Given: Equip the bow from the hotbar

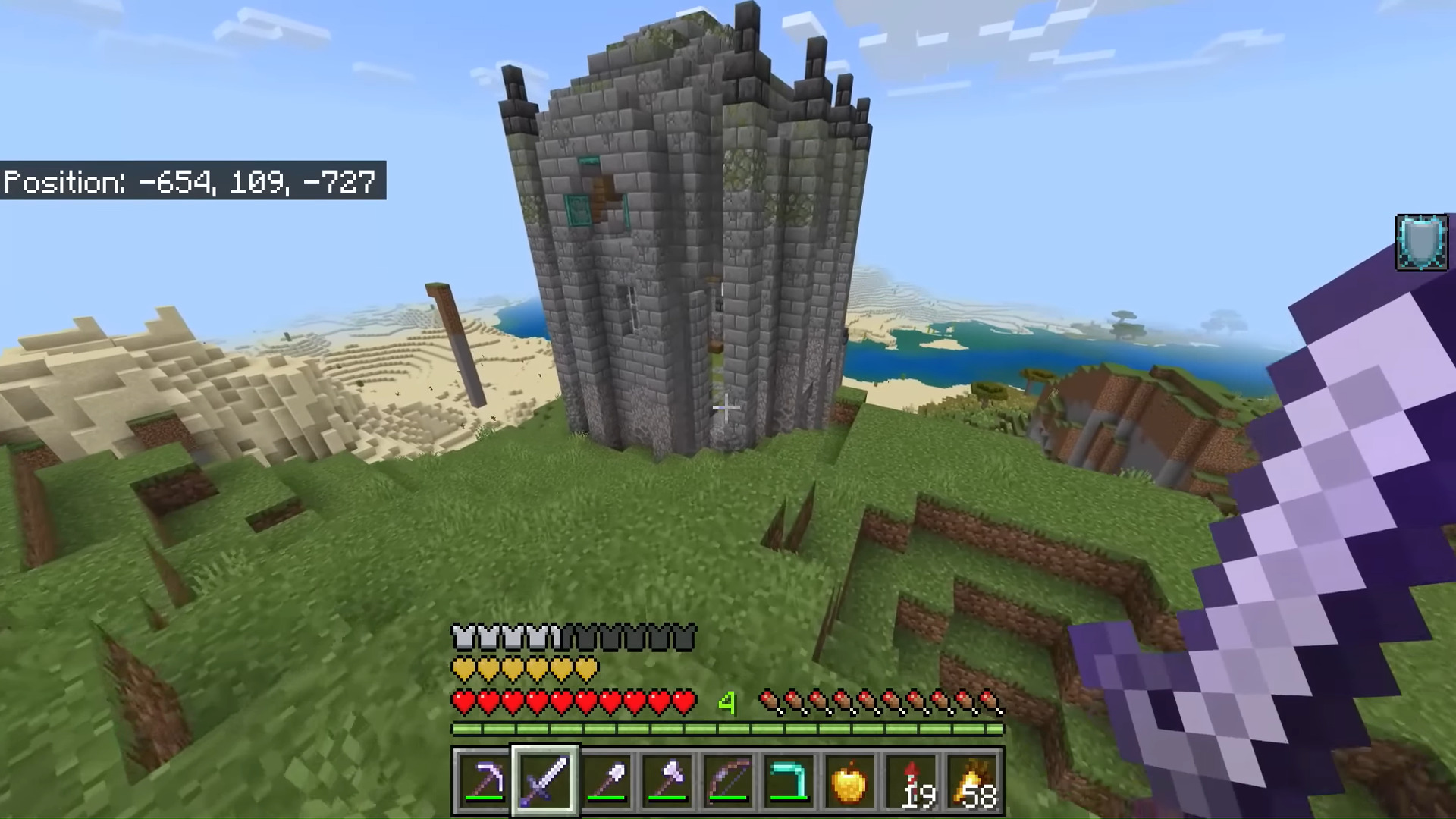Looking at the screenshot, I should click(727, 780).
